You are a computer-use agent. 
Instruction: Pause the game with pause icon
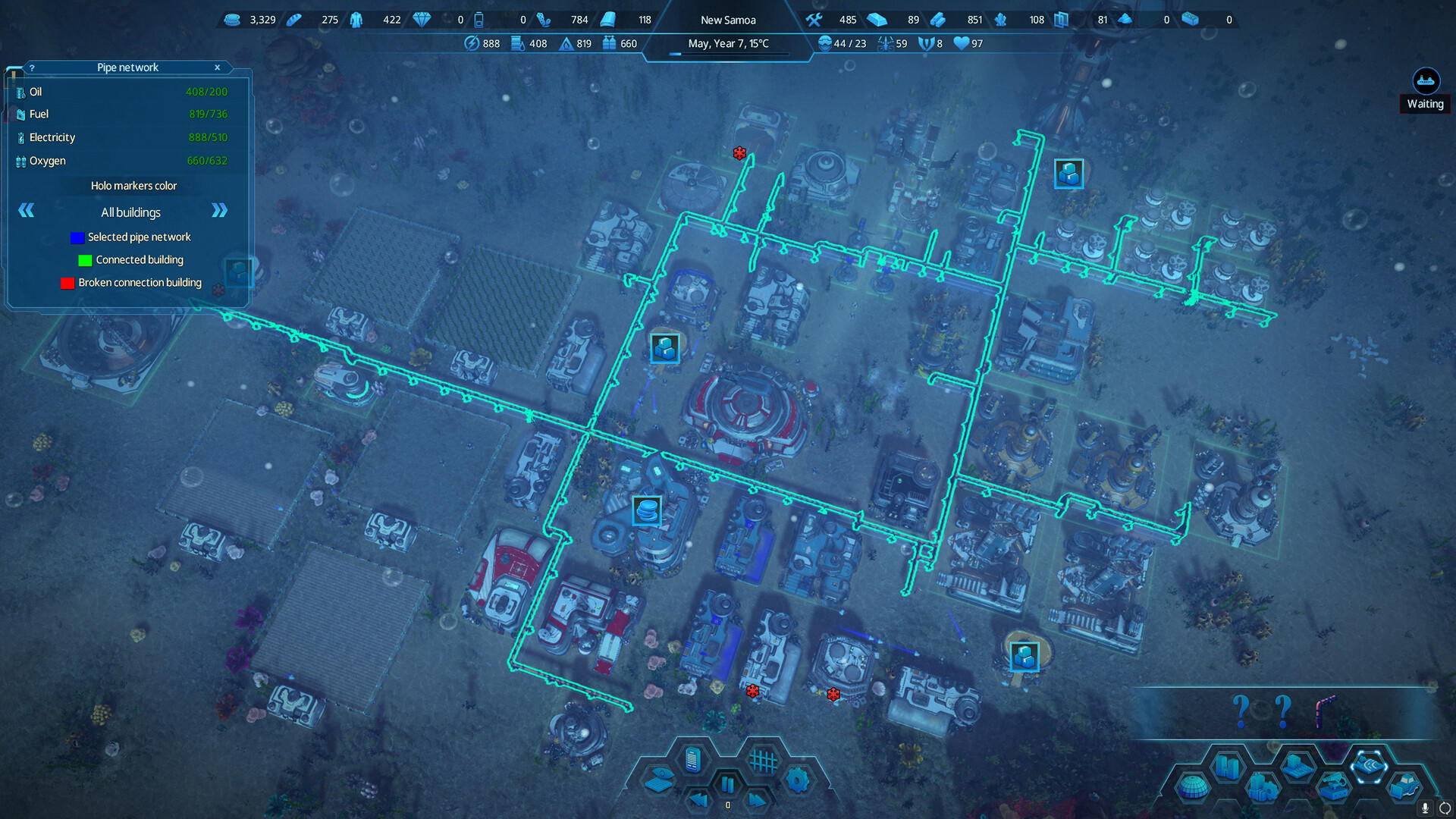pyautogui.click(x=728, y=784)
